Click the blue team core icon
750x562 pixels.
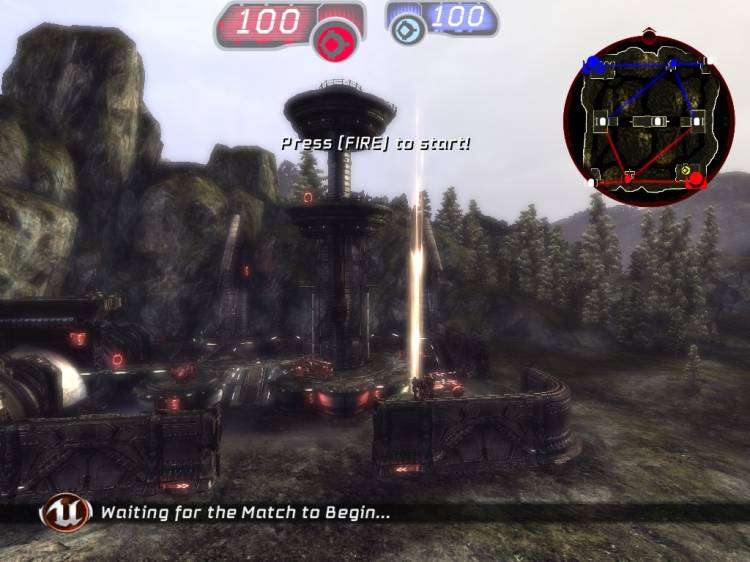click(406, 29)
